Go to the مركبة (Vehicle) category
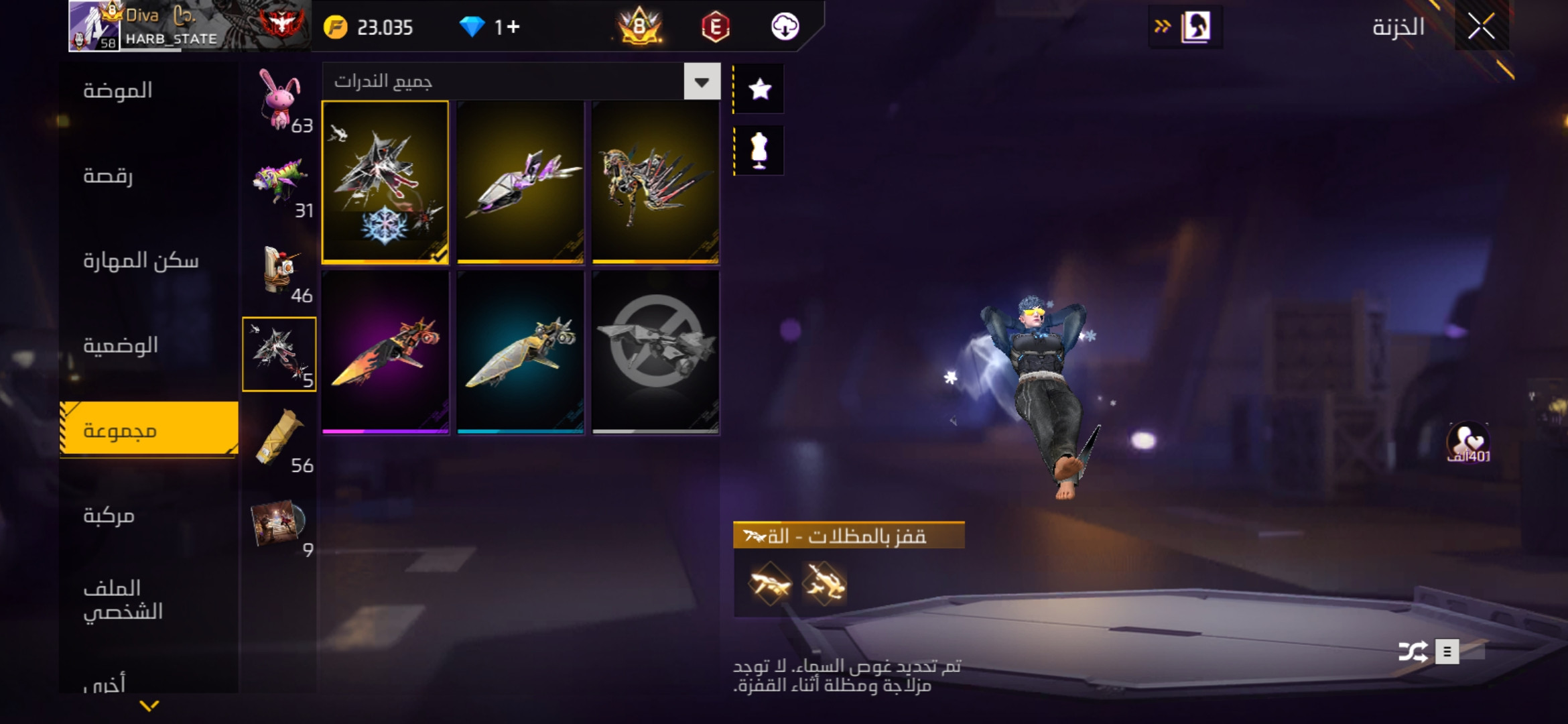The height and width of the screenshot is (724, 1568). (109, 516)
